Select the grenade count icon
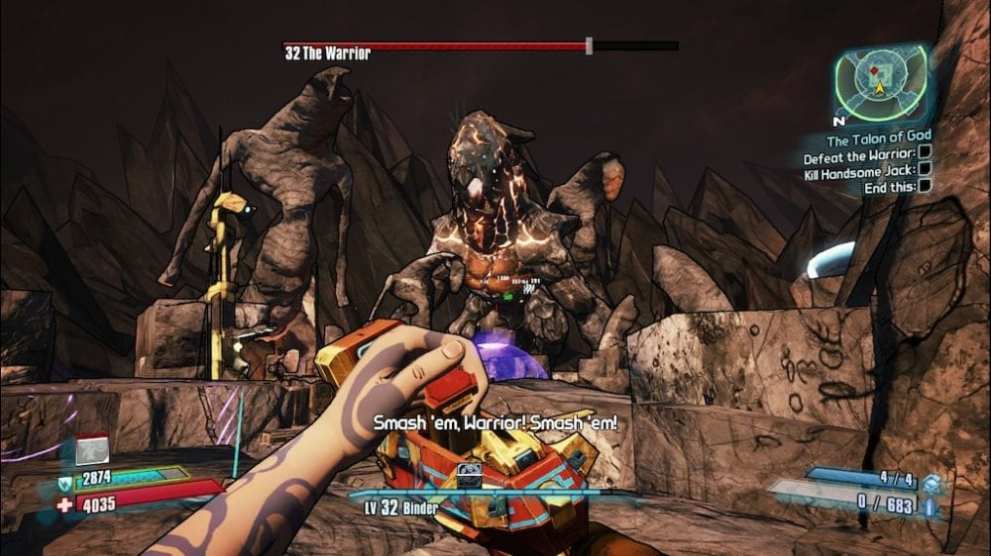The image size is (991, 556). (932, 483)
